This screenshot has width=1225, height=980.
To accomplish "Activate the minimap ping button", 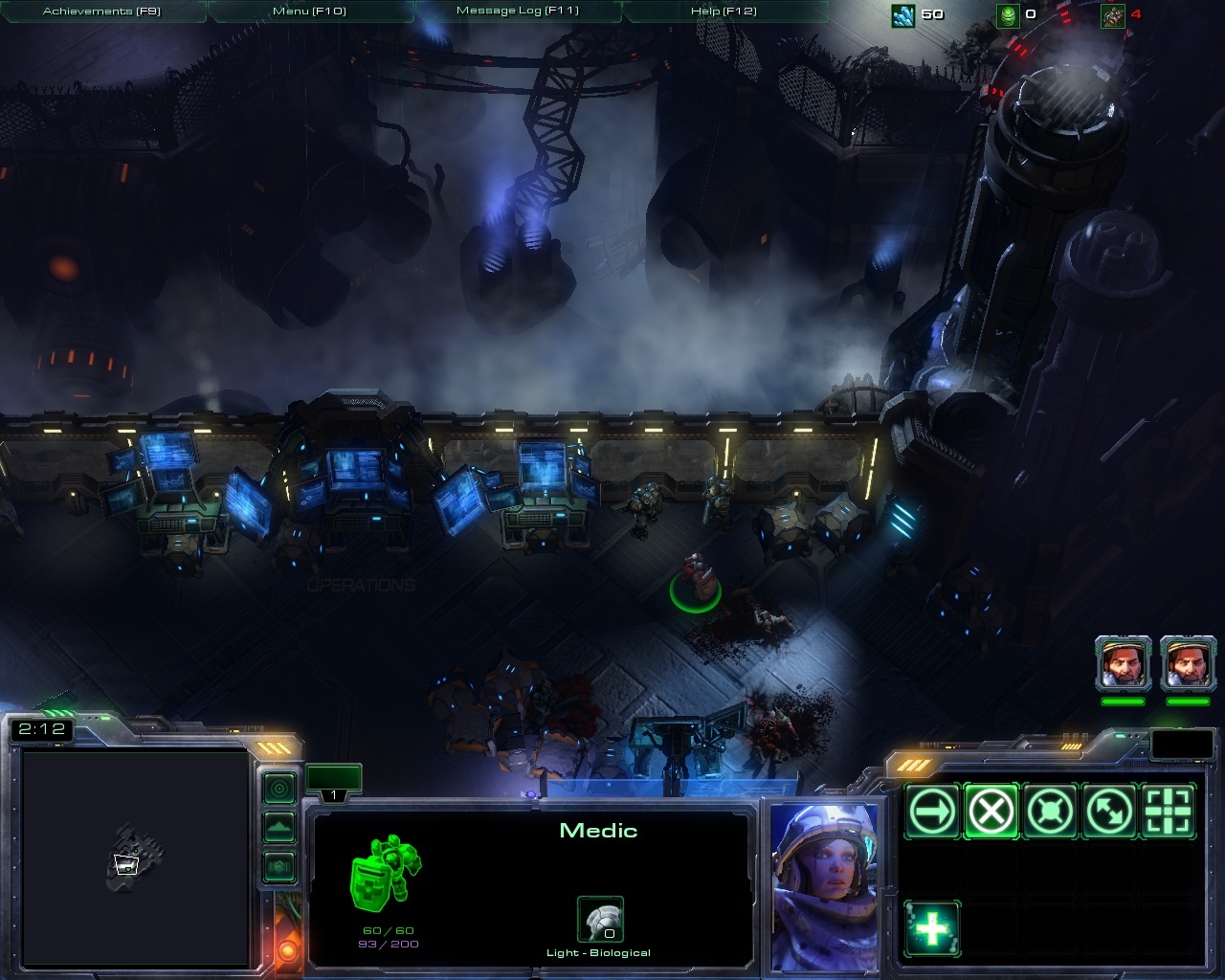I will coord(279,789).
